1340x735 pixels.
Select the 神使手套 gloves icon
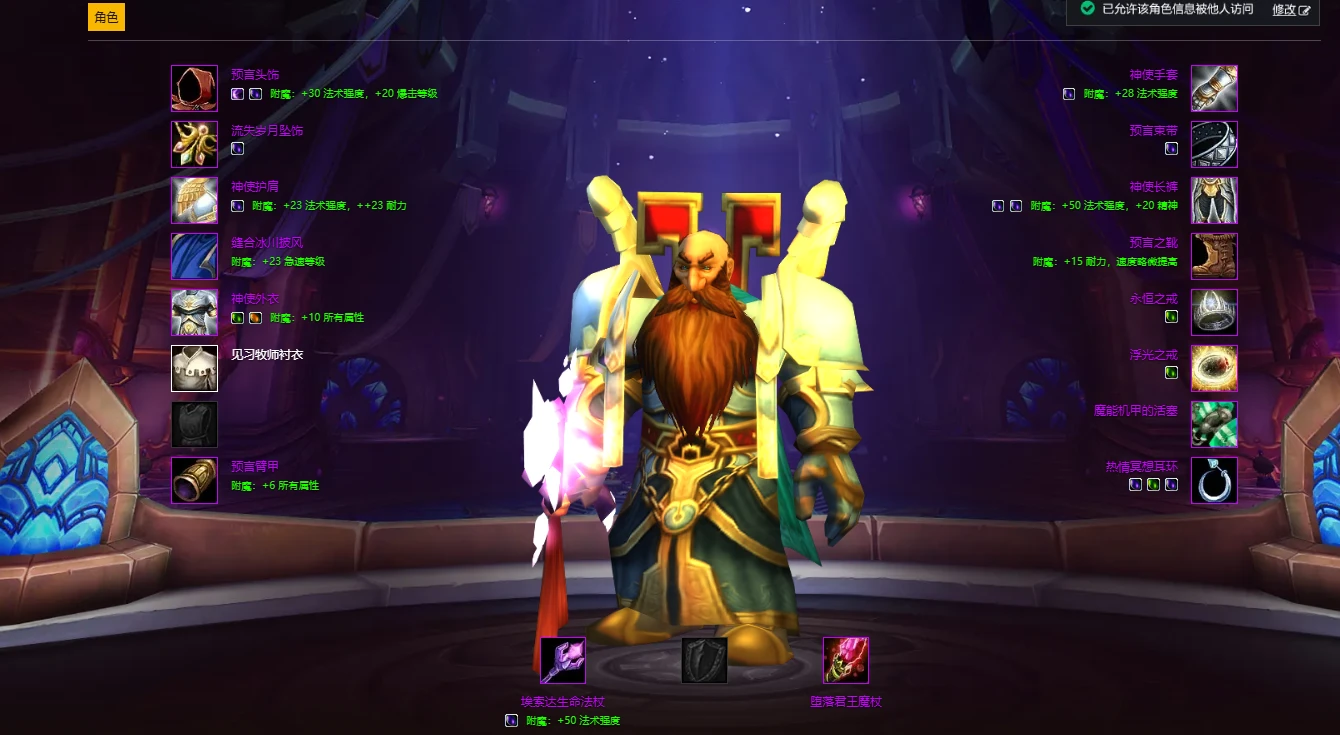coord(1214,88)
